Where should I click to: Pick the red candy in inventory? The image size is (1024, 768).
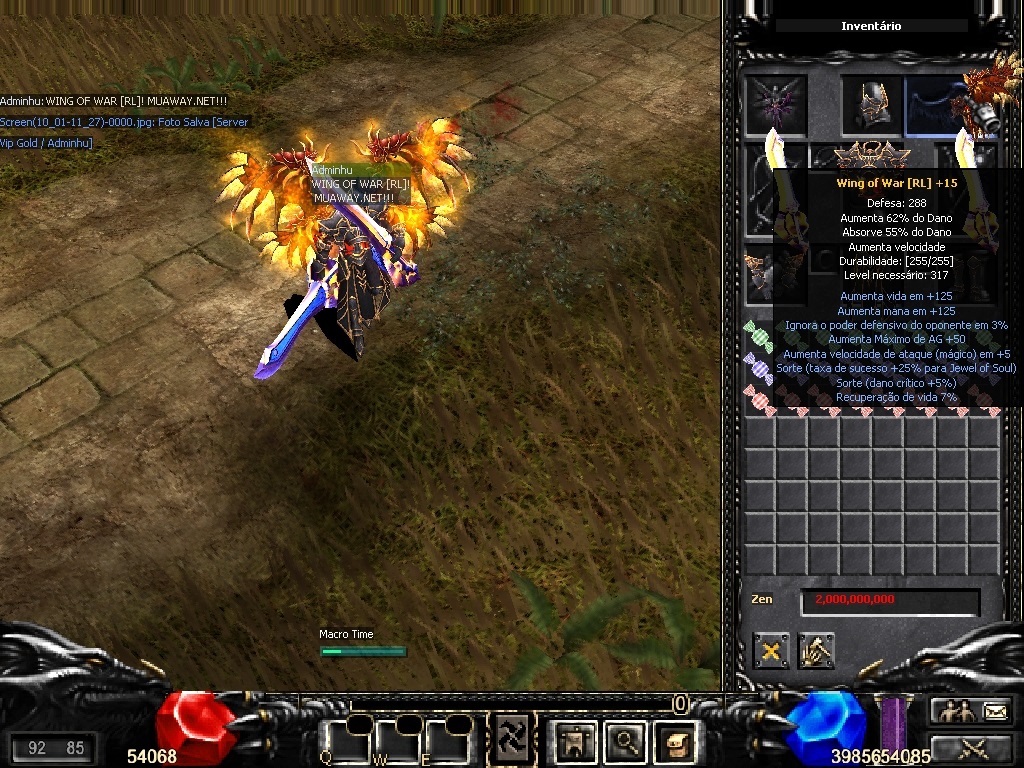758,399
